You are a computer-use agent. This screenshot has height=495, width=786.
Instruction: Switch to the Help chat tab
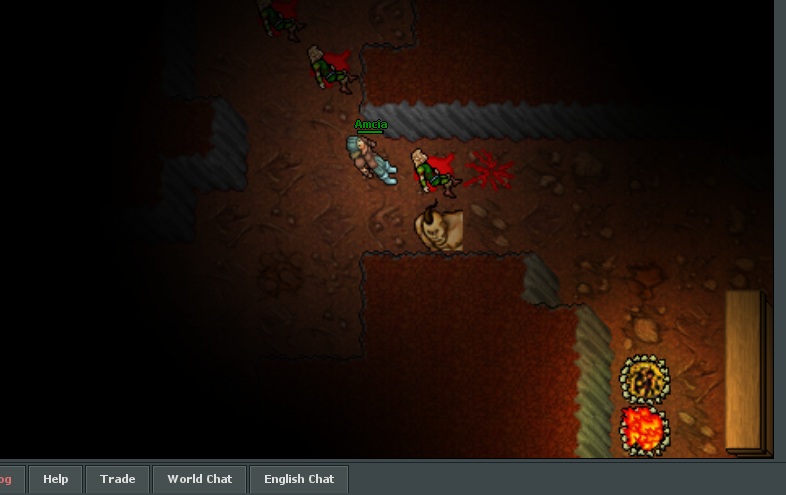click(x=56, y=479)
